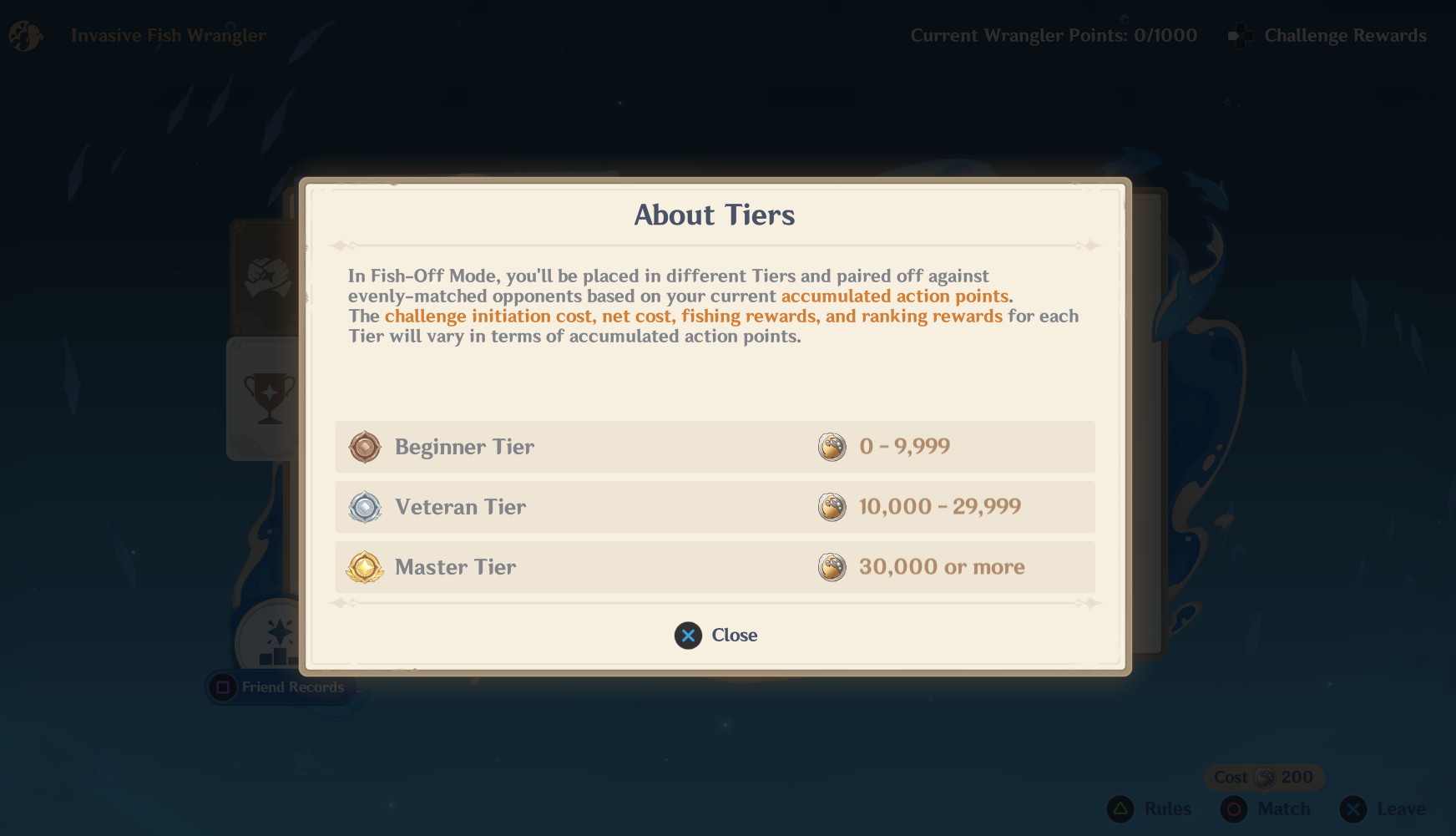
Task: Select the bronze Beginner Tier medal
Action: pyautogui.click(x=365, y=446)
